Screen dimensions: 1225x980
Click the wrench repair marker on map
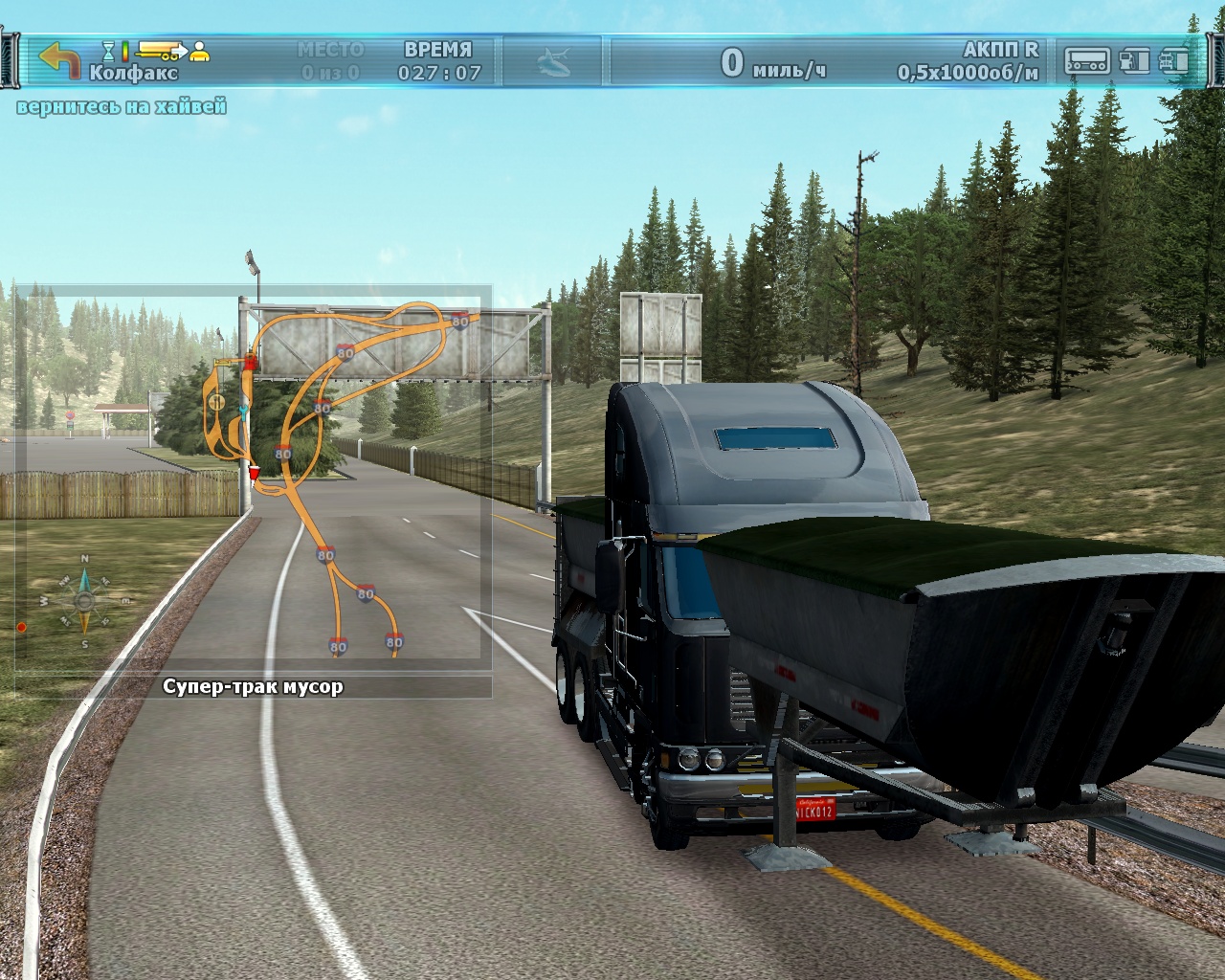pos(243,410)
